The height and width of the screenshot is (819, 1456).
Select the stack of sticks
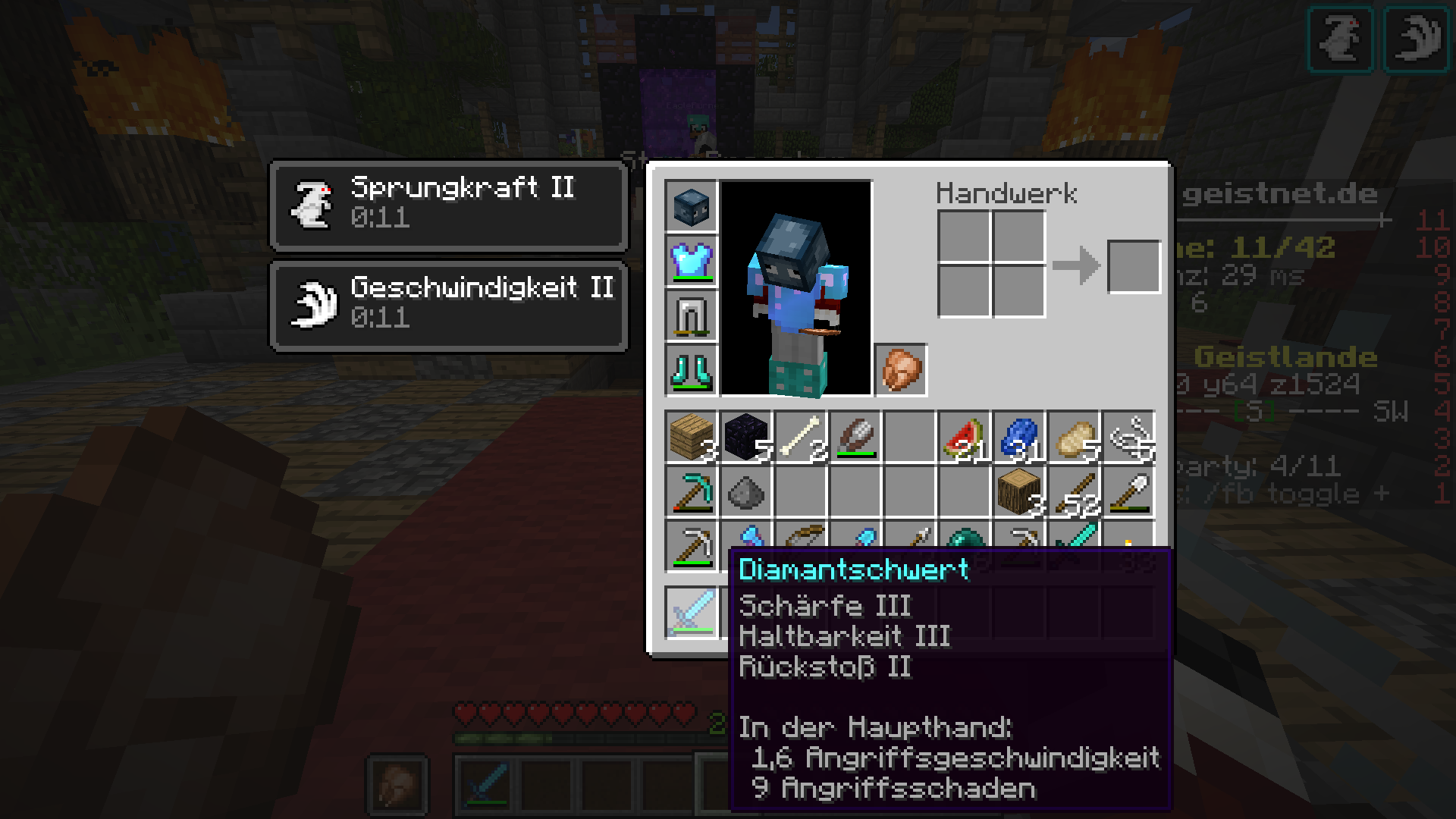(x=1073, y=491)
